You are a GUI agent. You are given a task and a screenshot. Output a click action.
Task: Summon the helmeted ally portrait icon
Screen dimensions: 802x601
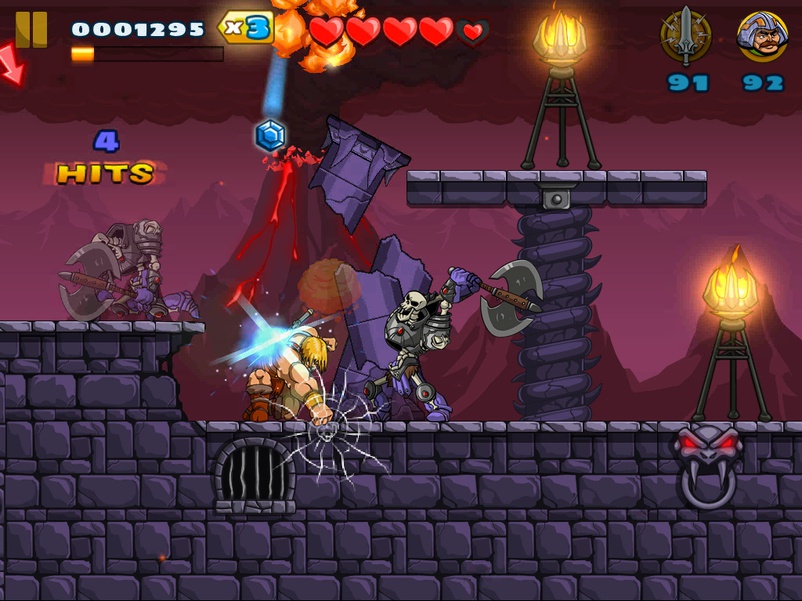[762, 37]
